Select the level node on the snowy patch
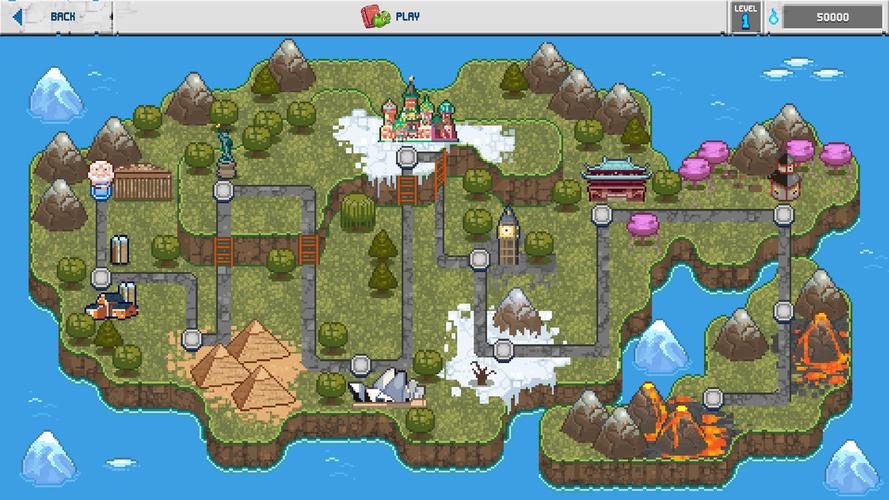The image size is (889, 500). [503, 349]
